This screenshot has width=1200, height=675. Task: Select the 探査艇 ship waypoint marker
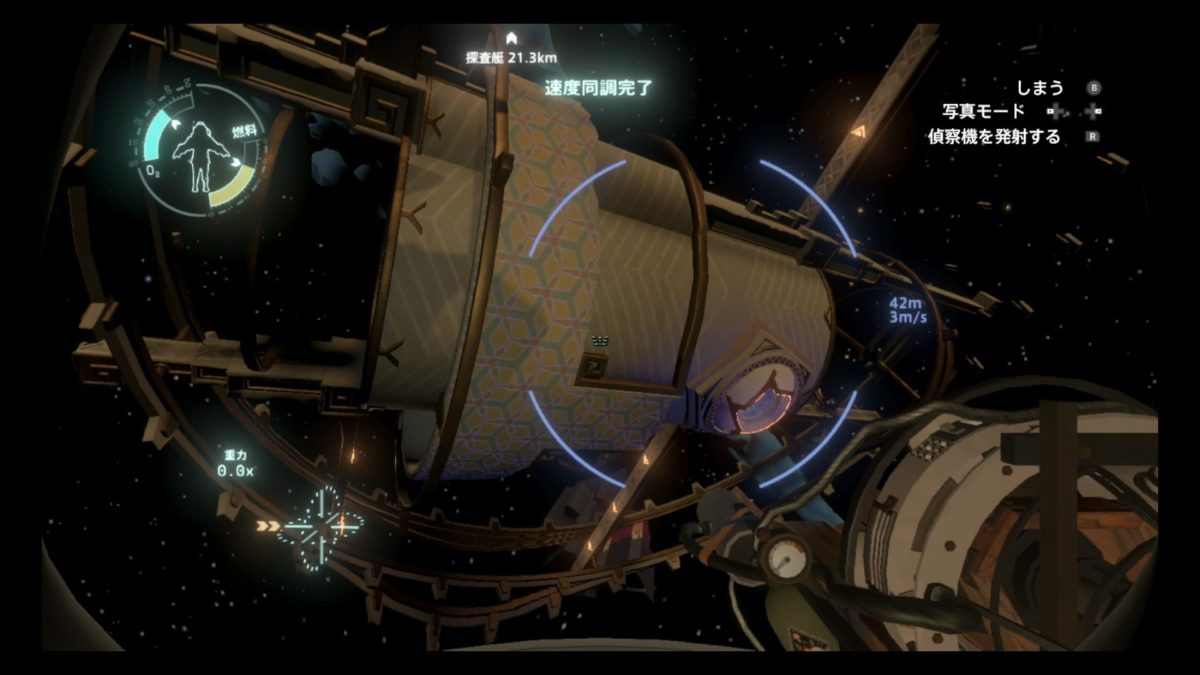click(511, 38)
